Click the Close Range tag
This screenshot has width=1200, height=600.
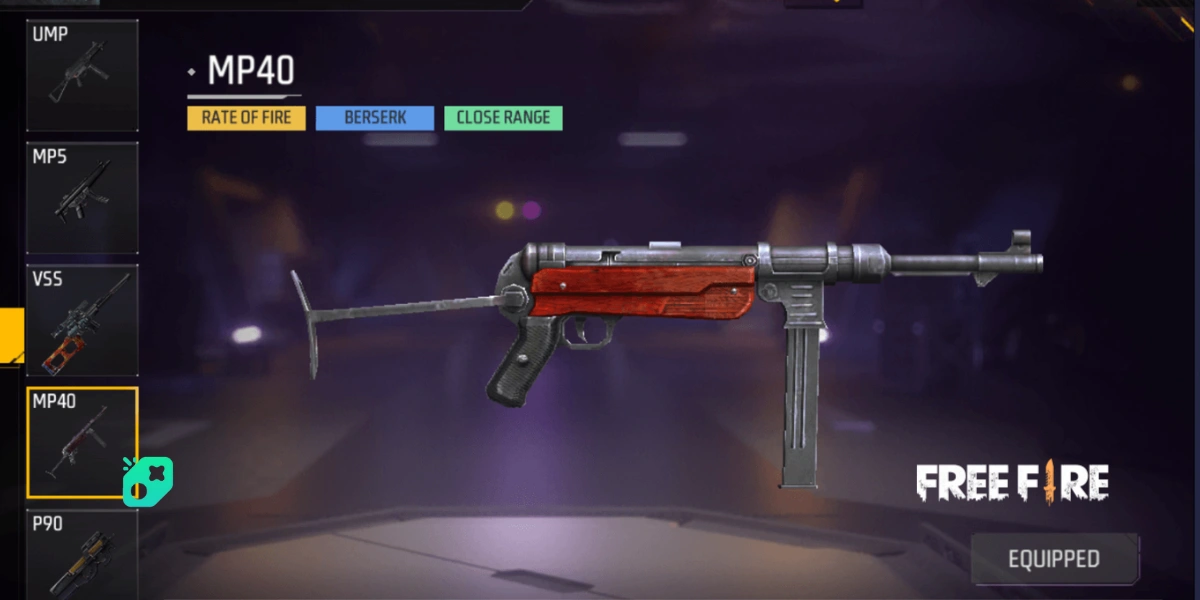click(503, 118)
